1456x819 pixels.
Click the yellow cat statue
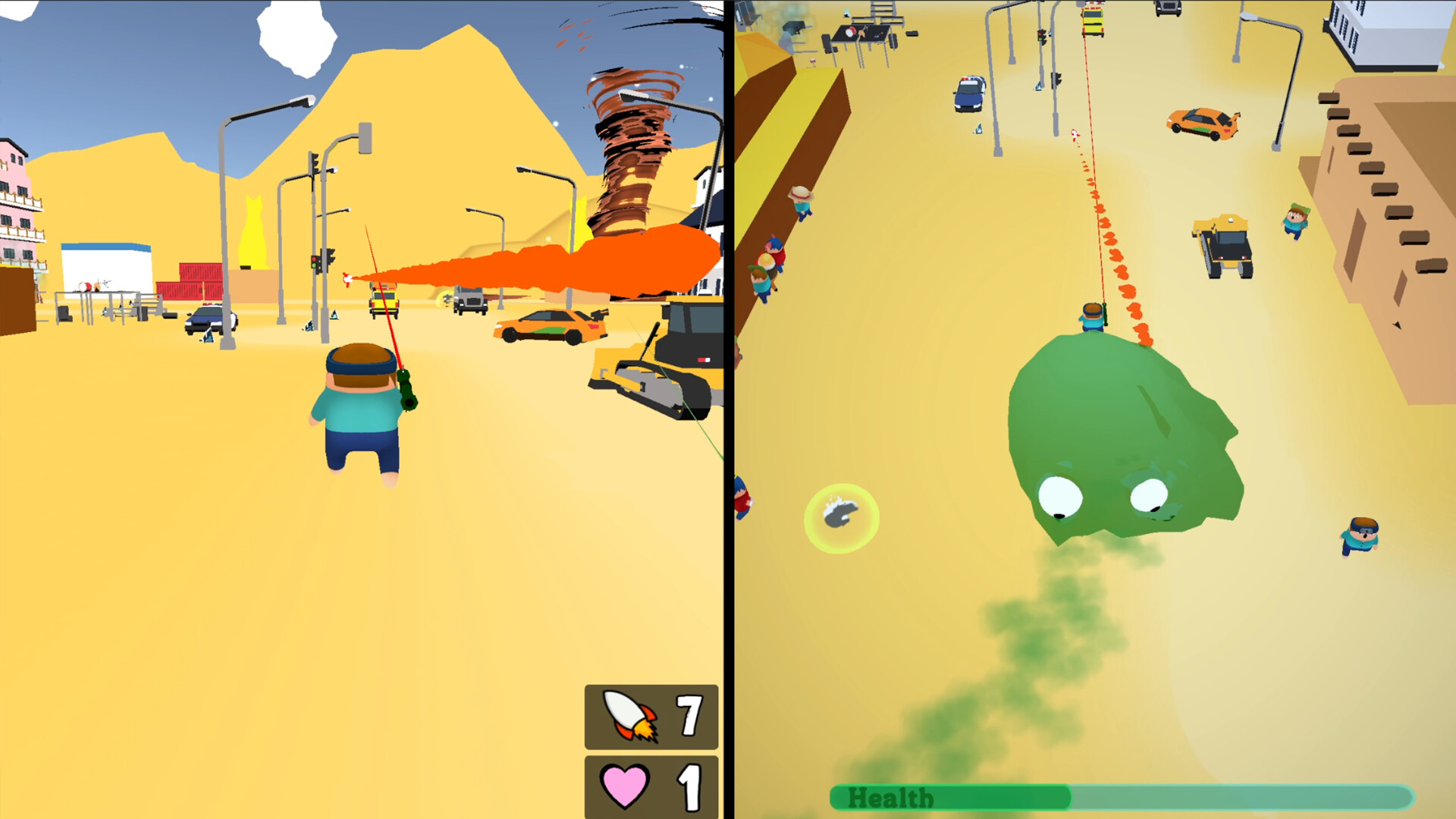[254, 231]
